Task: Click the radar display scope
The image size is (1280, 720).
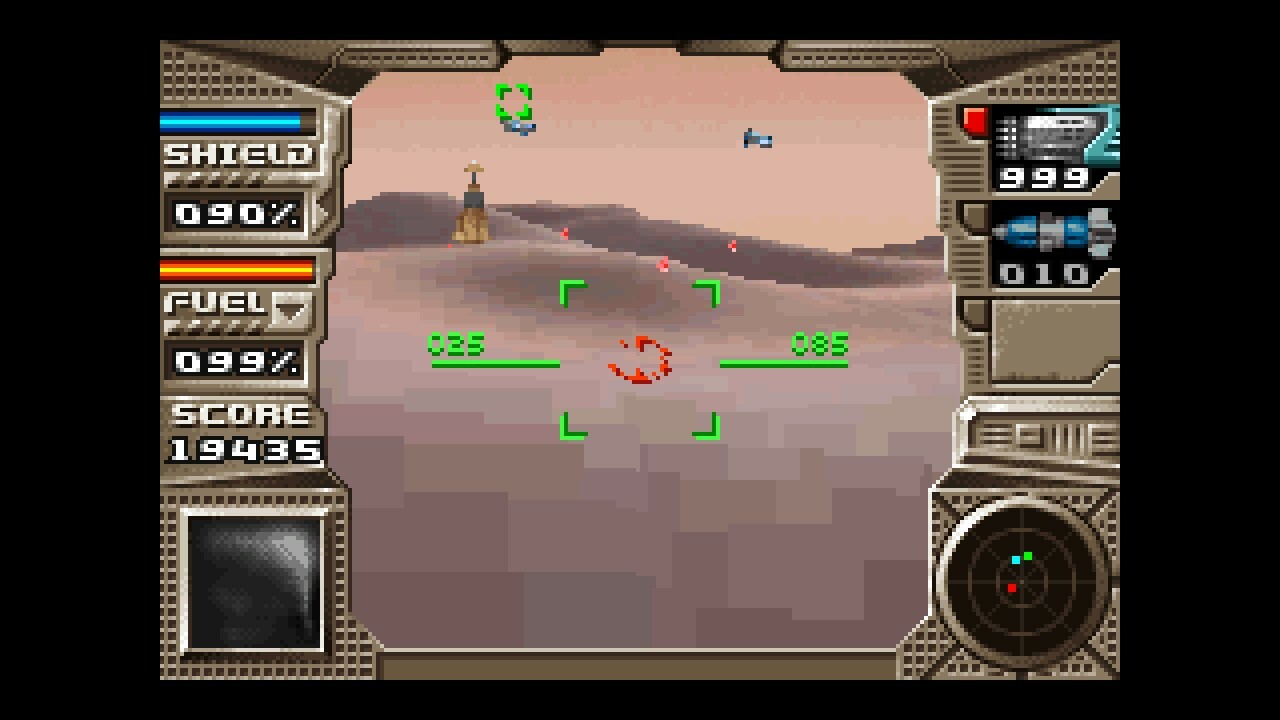Action: point(1022,580)
